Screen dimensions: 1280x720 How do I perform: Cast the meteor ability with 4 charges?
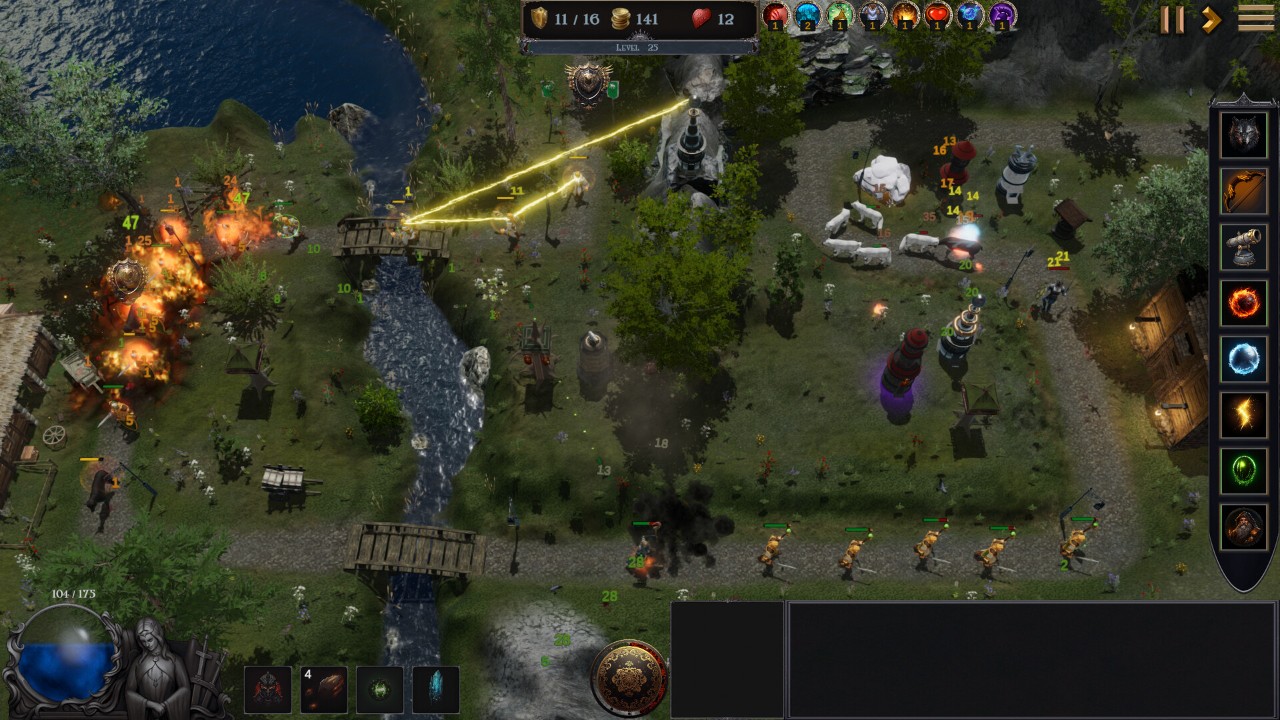point(324,690)
